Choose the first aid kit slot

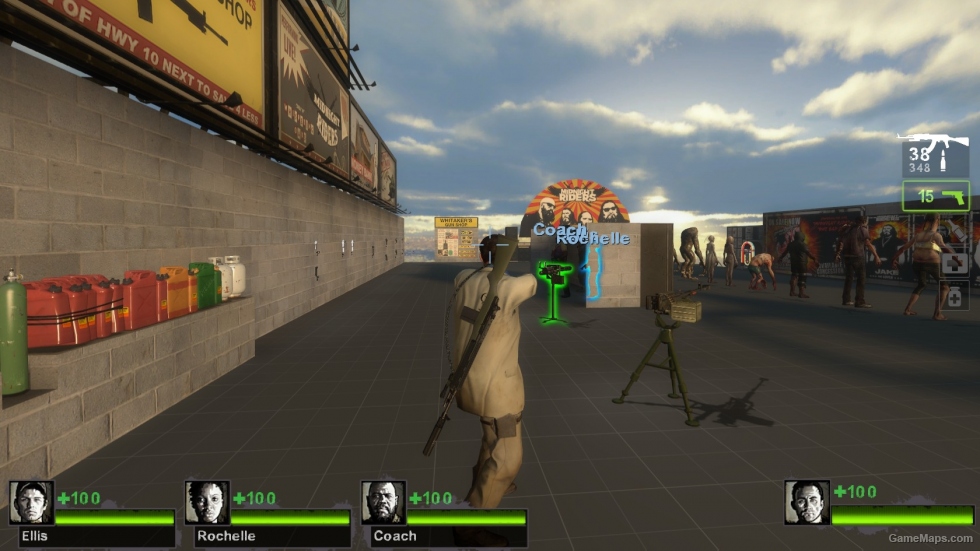(x=955, y=263)
